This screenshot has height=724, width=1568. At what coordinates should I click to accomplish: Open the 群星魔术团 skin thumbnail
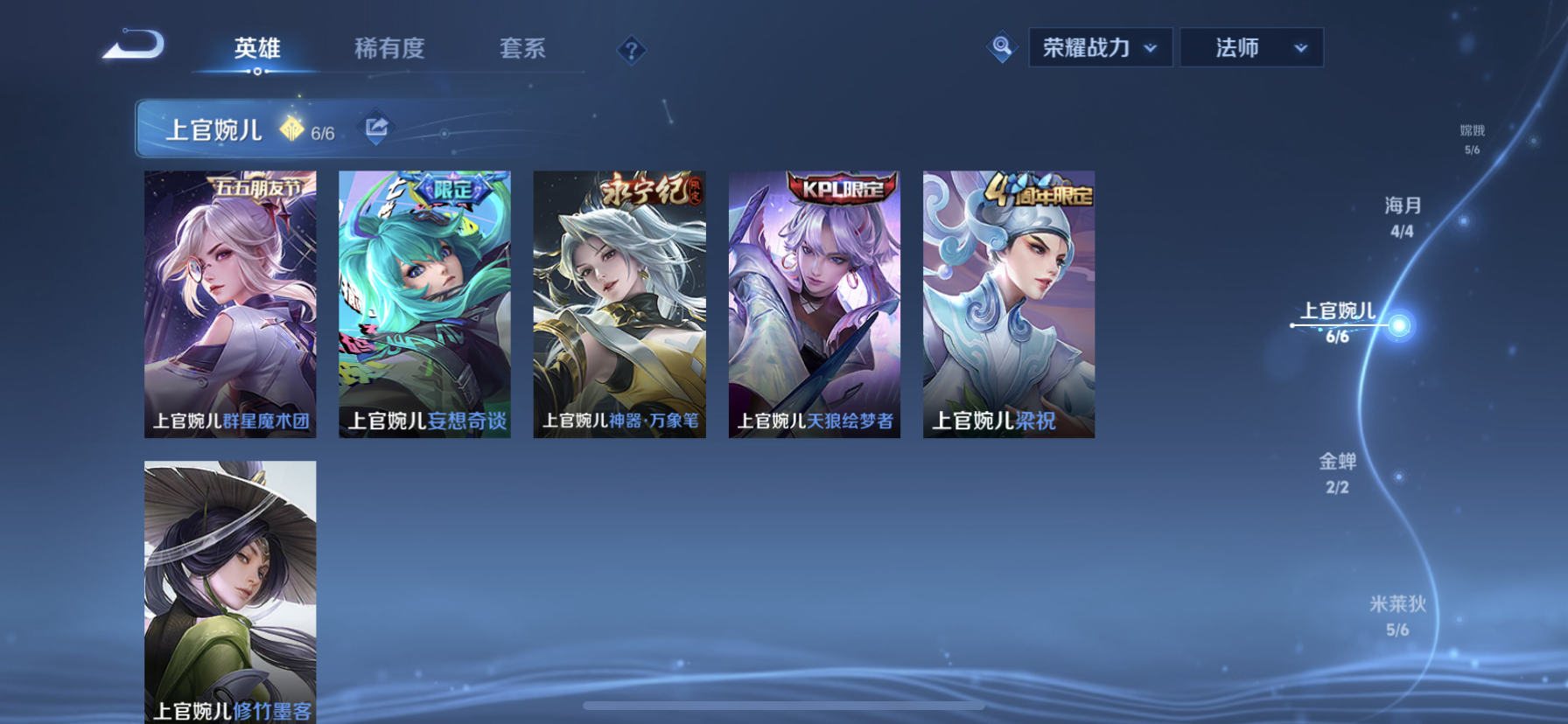(x=230, y=303)
